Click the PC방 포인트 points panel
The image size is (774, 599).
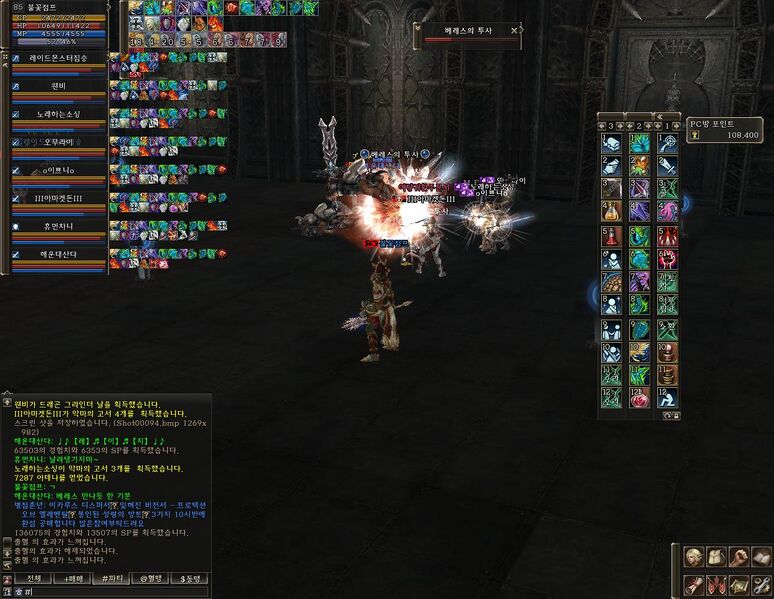point(724,129)
